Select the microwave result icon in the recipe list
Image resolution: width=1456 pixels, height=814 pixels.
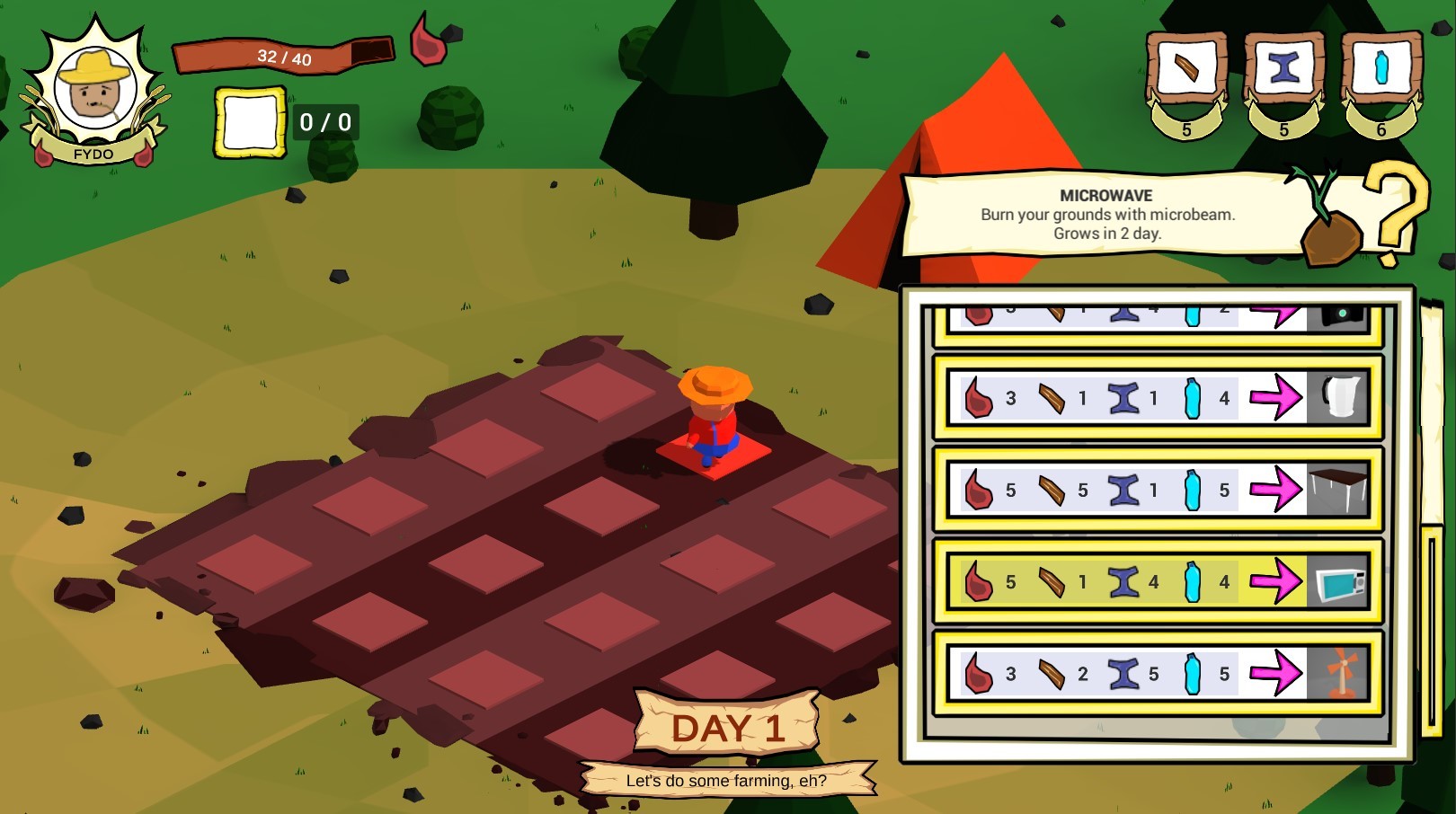point(1342,581)
